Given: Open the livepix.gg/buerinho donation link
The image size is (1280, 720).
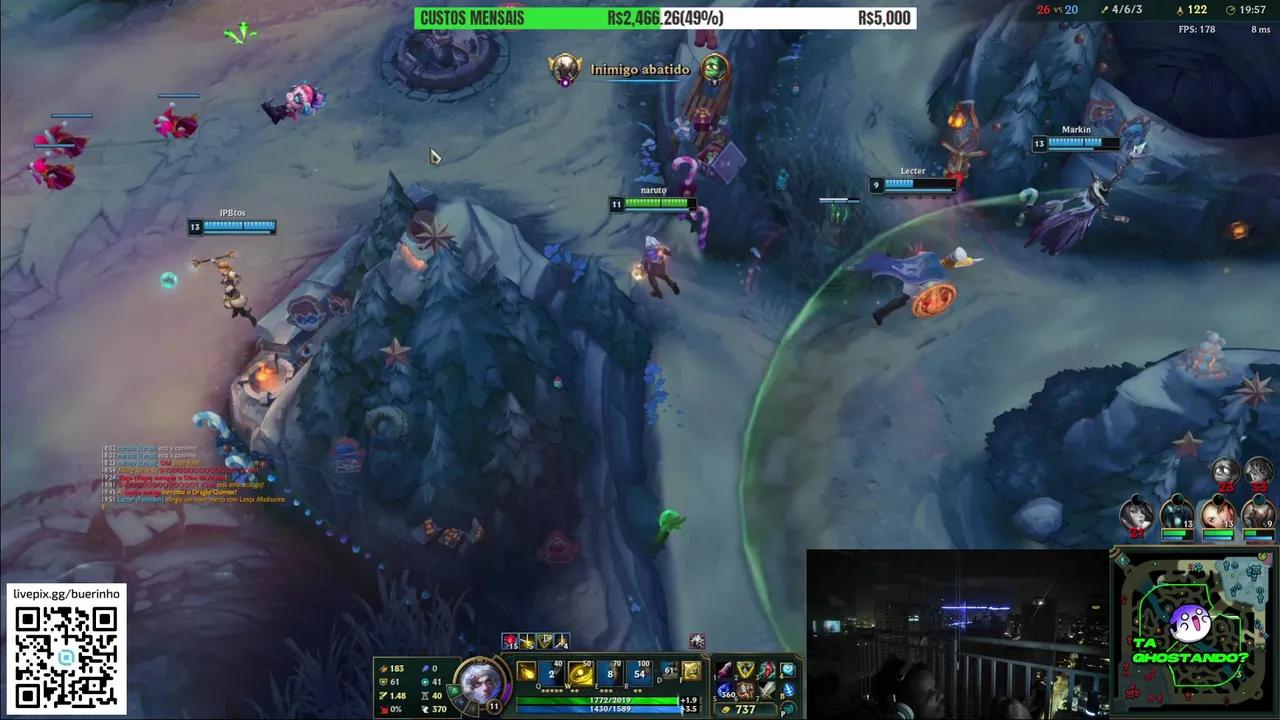Looking at the screenshot, I should coord(65,592).
